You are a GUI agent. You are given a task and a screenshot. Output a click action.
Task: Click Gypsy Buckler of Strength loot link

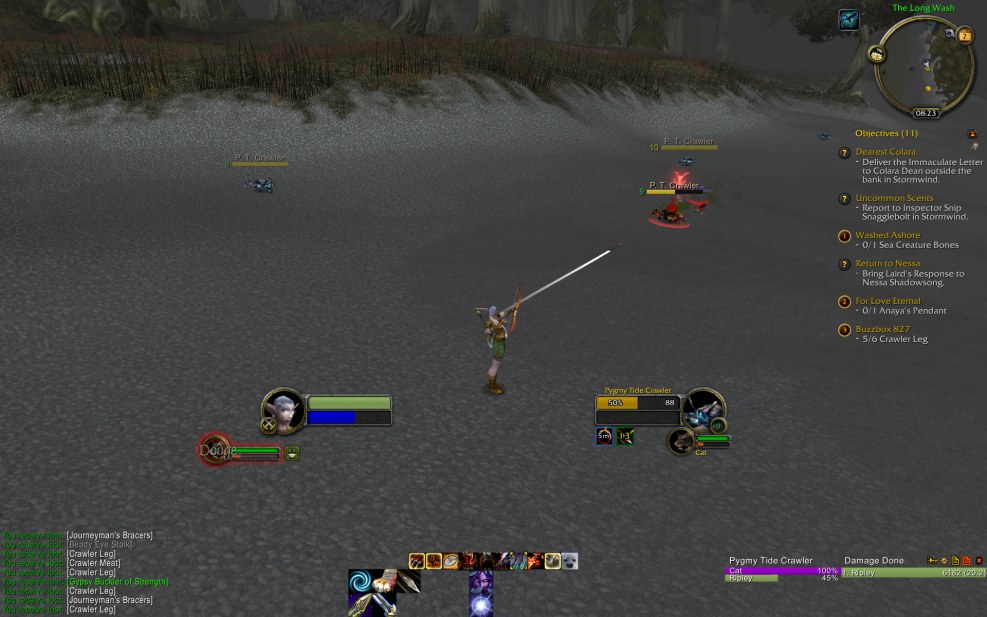tap(117, 581)
